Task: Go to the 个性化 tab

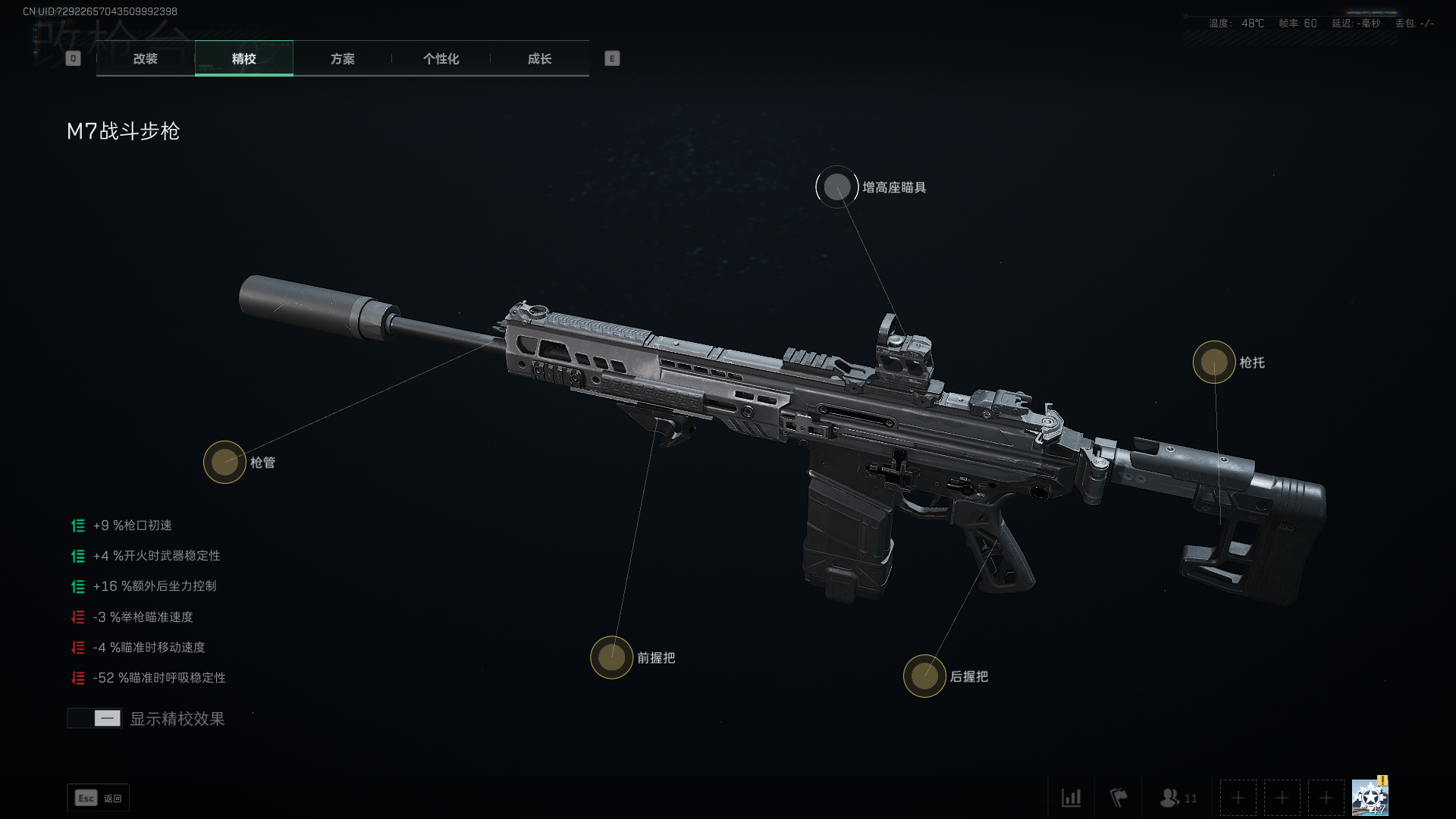Action: coord(441,58)
